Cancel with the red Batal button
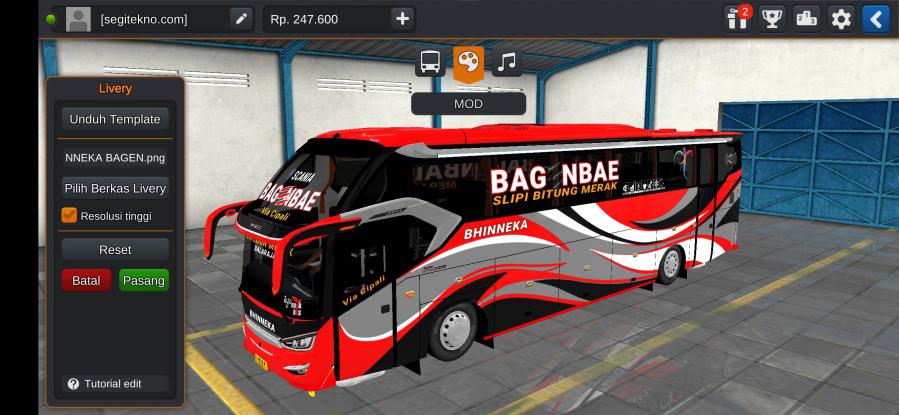899x415 pixels. 86,281
